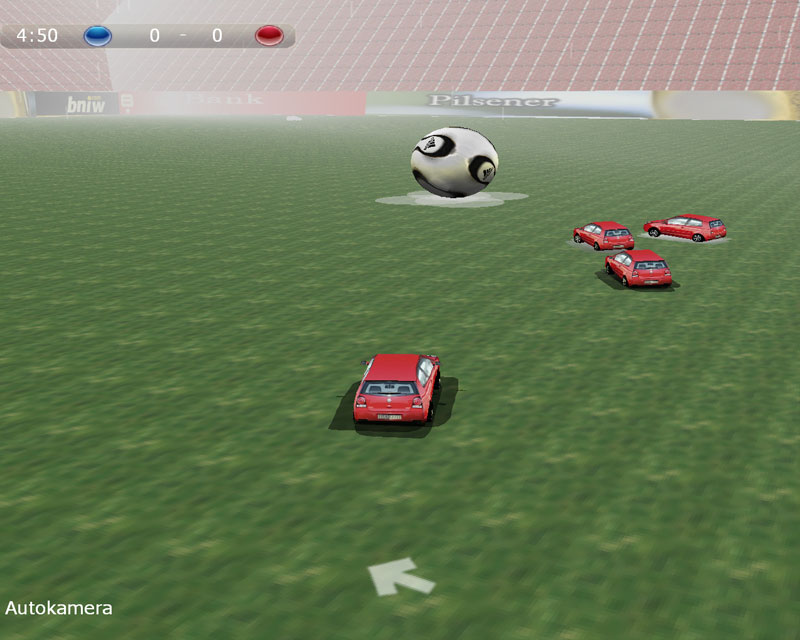800x640 pixels.
Task: Select the red team icon
Action: coord(269,36)
